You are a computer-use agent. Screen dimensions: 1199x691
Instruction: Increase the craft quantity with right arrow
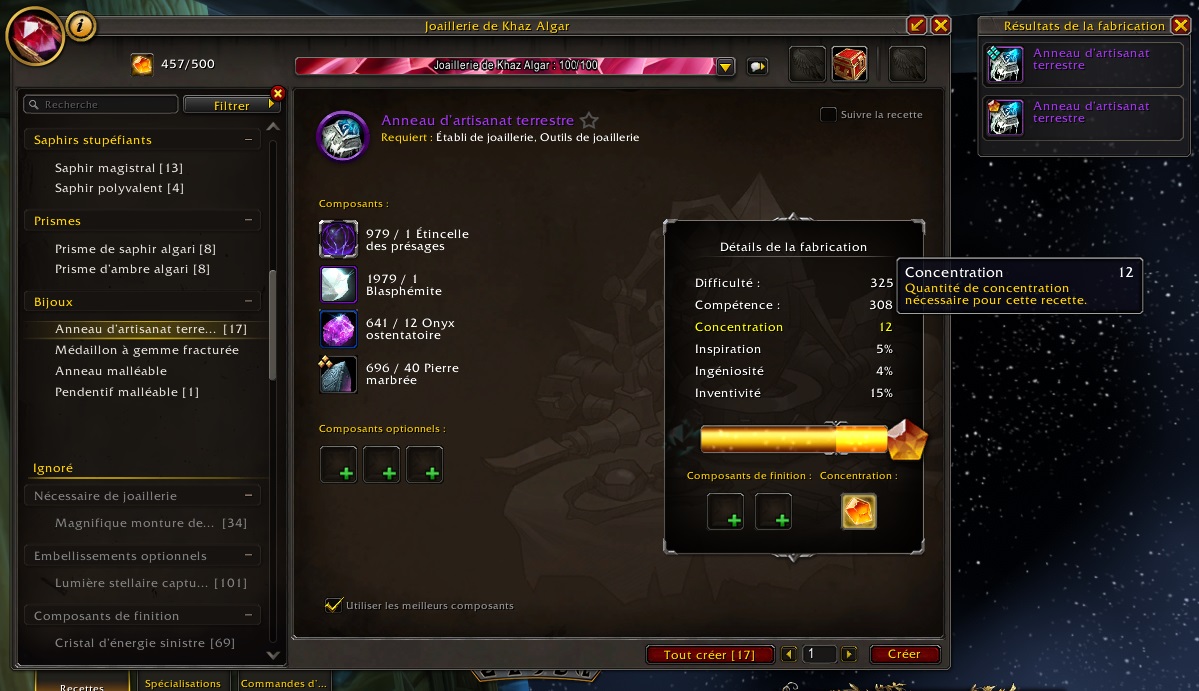click(849, 654)
